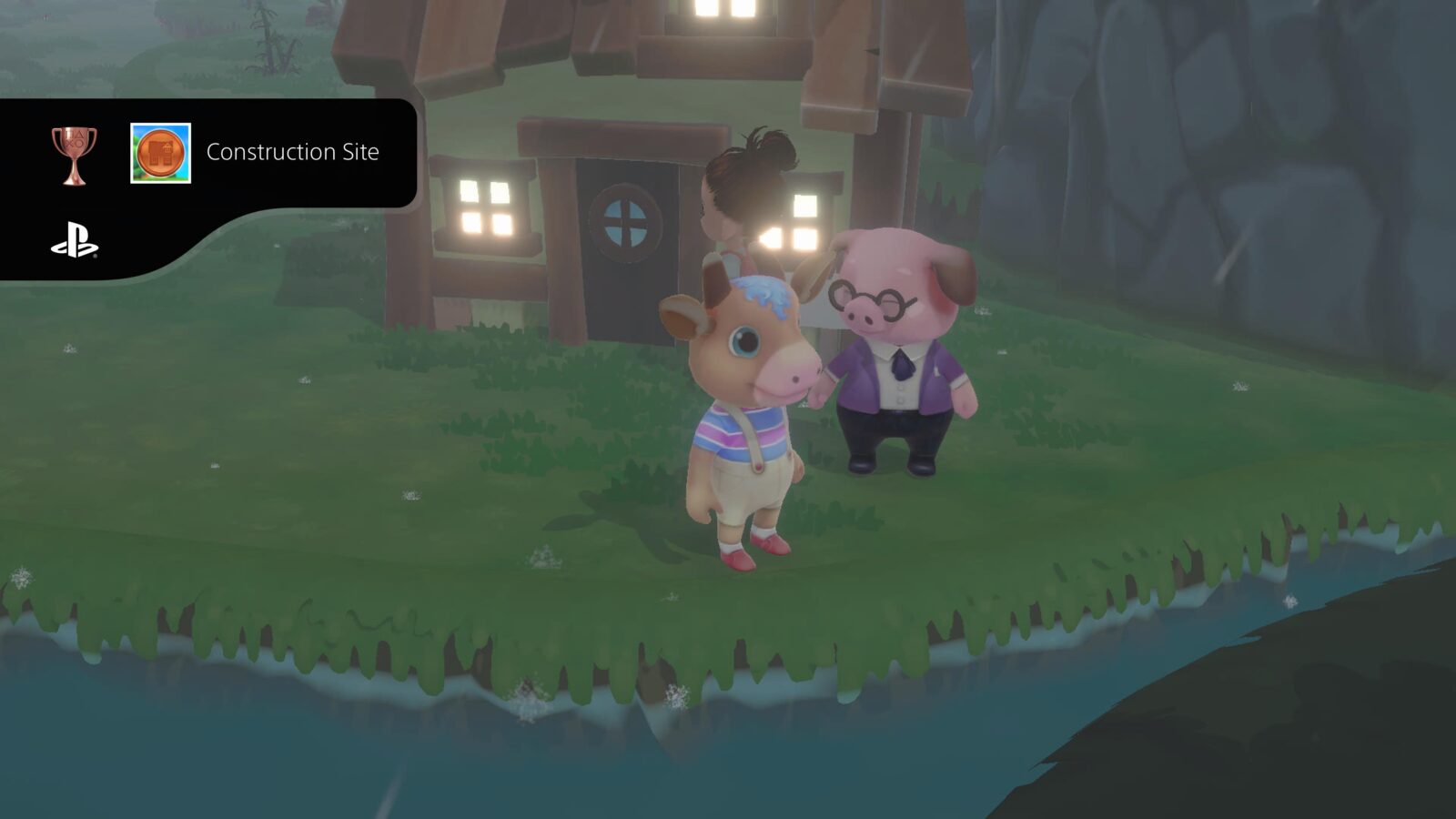Open the Construction Site notification text
Image resolution: width=1456 pixels, height=819 pixels.
pyautogui.click(x=293, y=153)
